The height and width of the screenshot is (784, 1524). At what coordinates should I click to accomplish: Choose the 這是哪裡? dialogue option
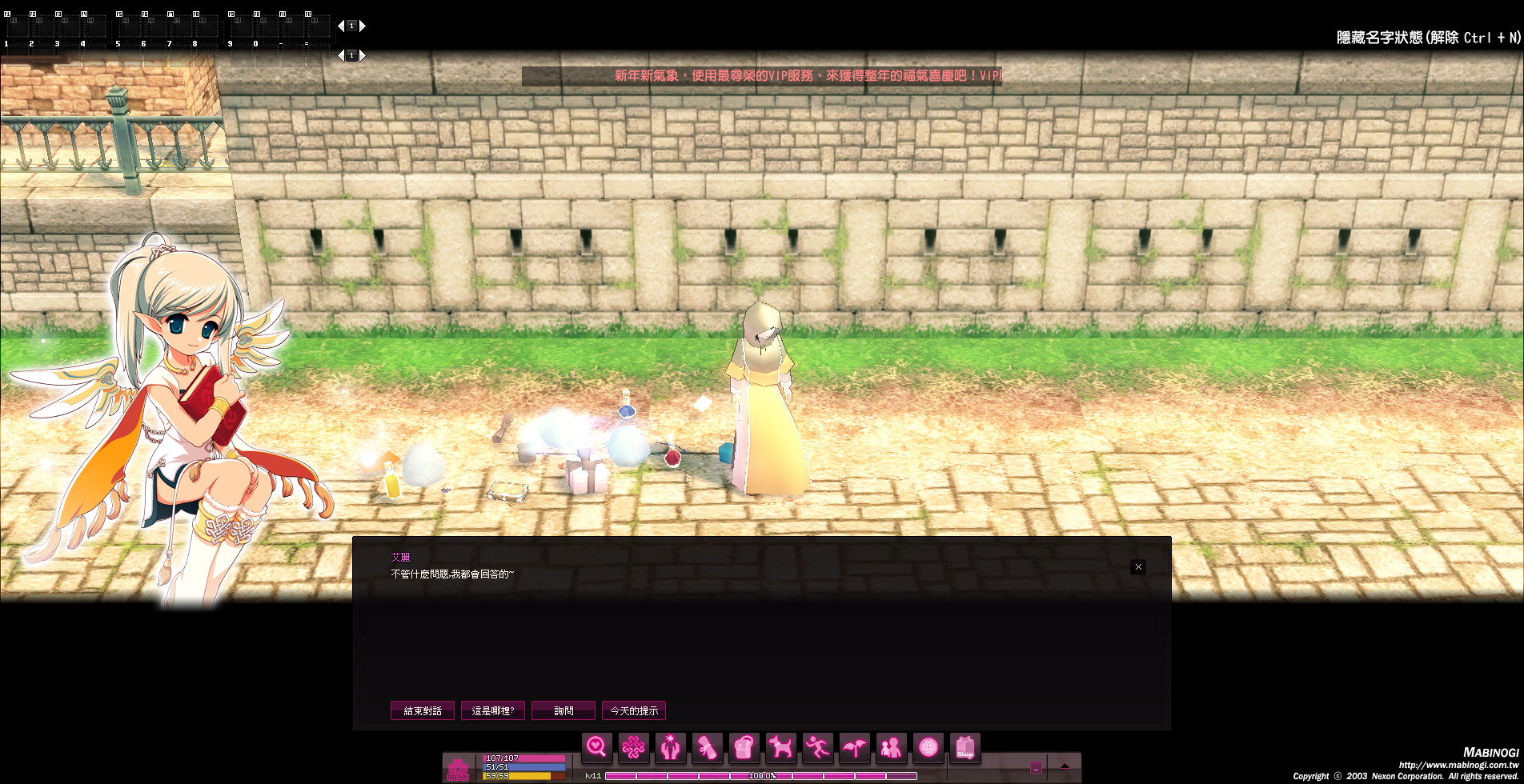pyautogui.click(x=493, y=710)
